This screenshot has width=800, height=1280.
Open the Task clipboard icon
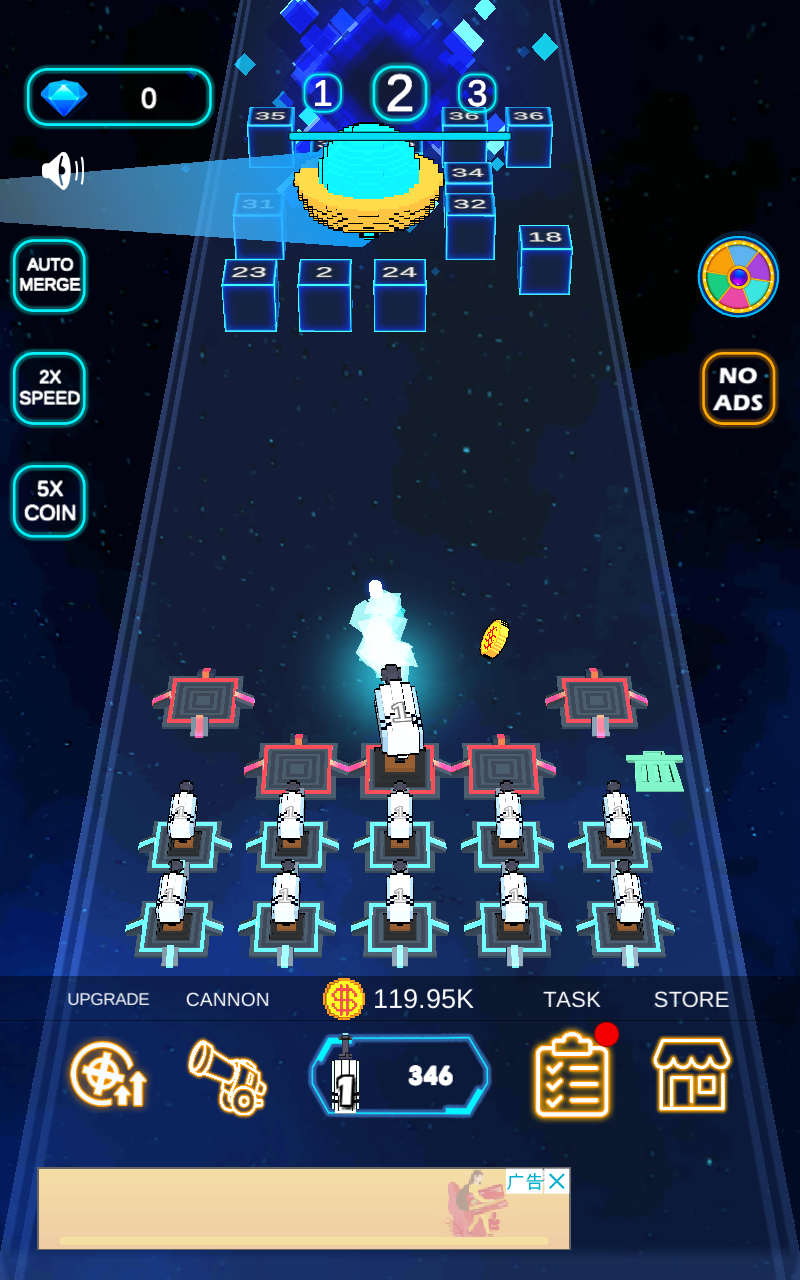572,1076
